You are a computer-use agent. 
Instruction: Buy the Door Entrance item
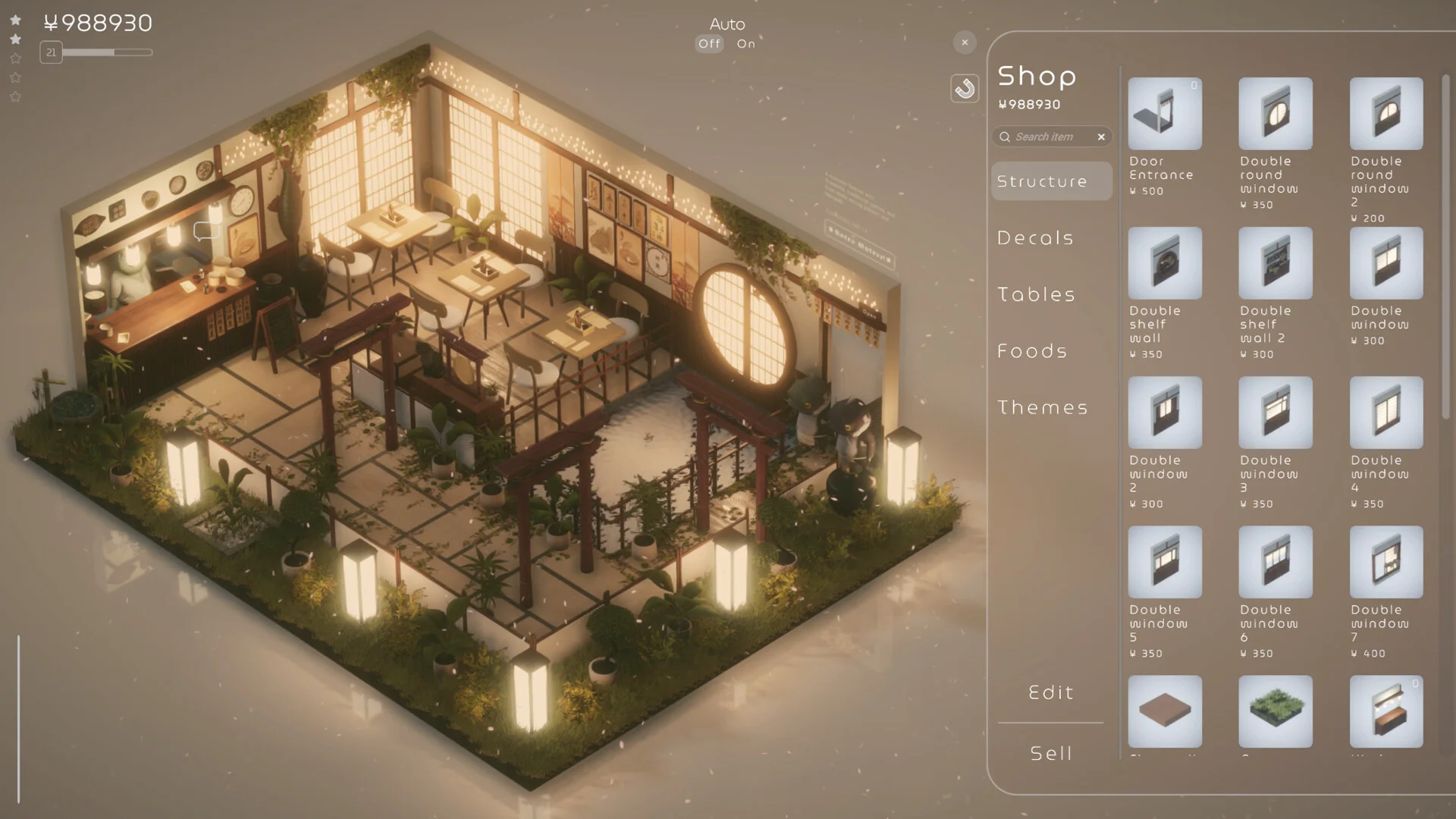[x=1165, y=114]
